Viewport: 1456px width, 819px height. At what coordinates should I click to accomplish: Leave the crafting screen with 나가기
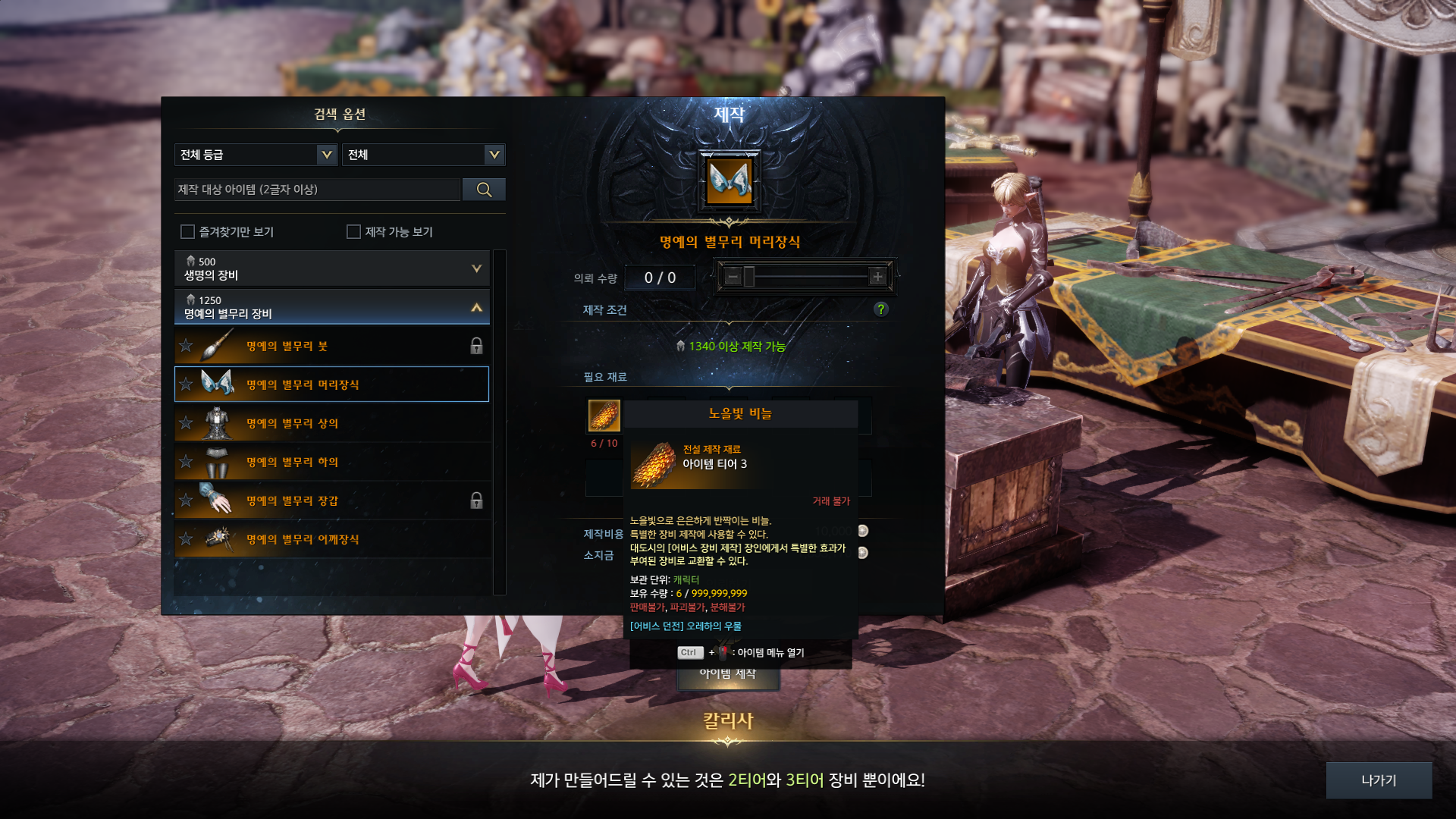(x=1379, y=780)
